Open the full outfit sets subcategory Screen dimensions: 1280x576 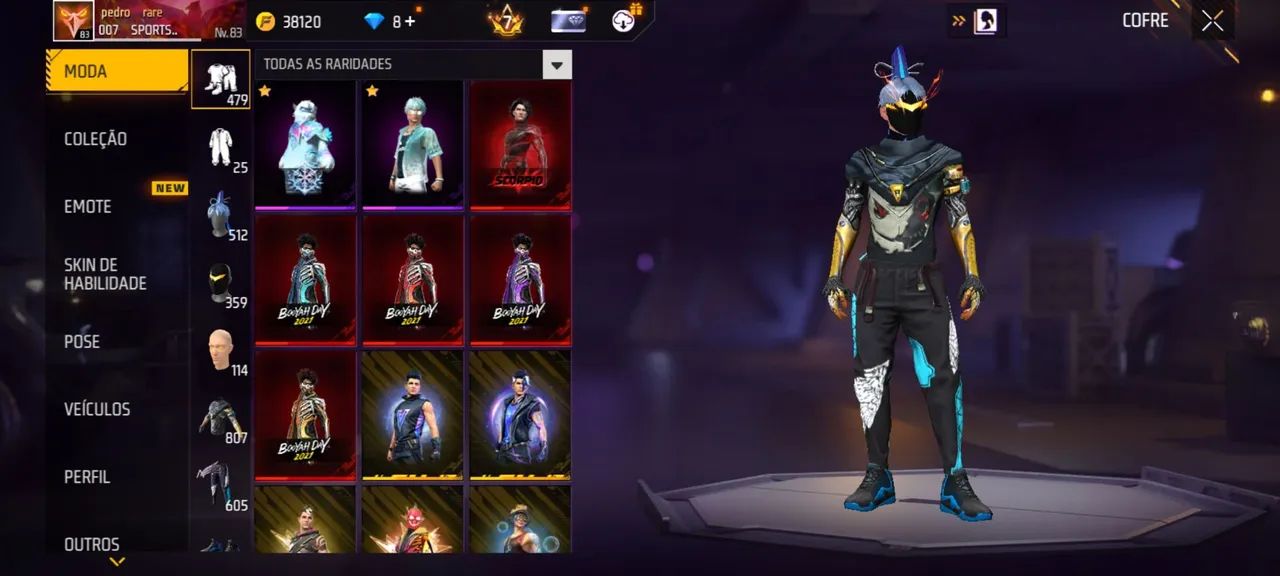(x=221, y=79)
